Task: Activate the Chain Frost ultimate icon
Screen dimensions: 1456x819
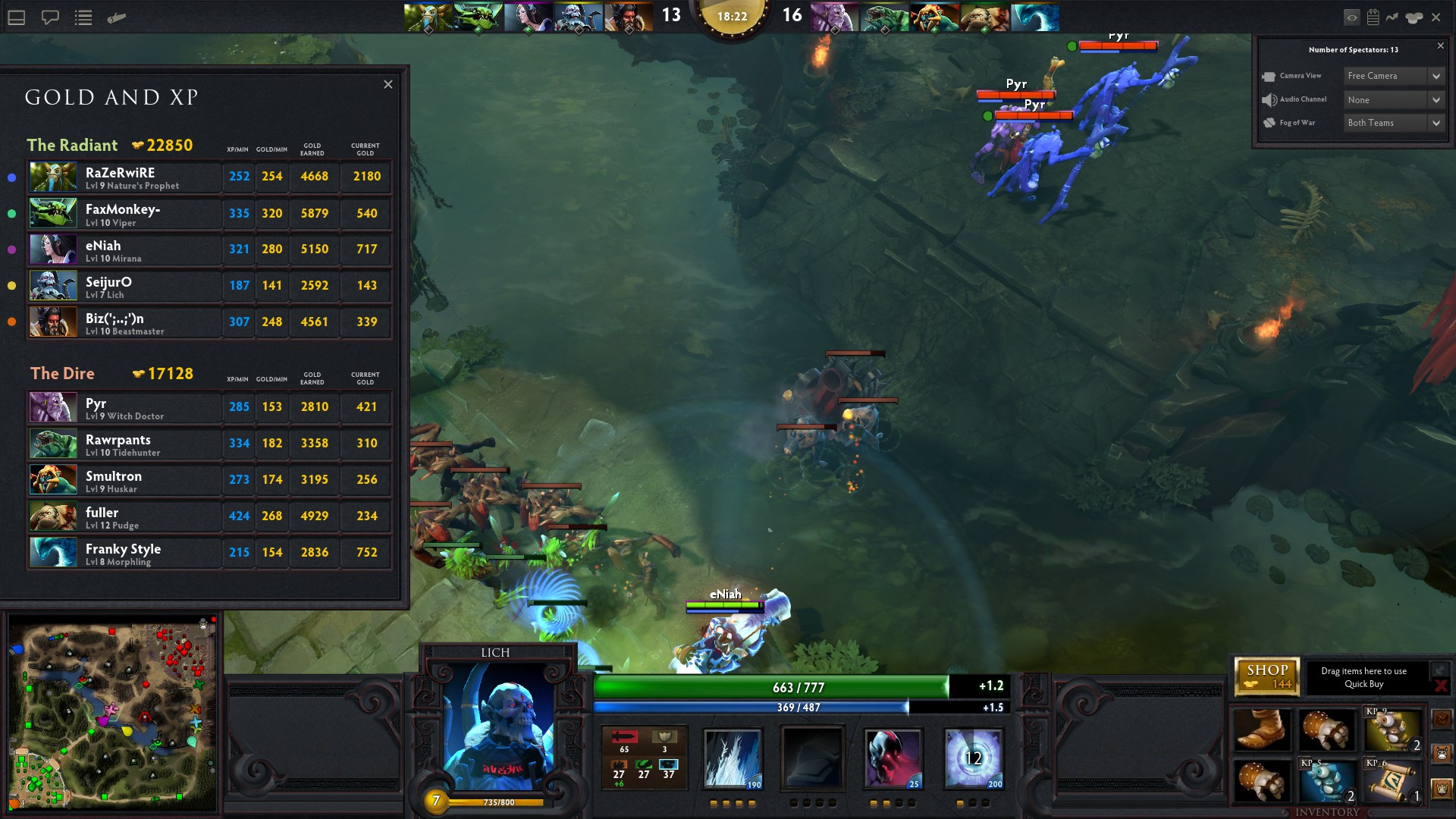Action: point(974,758)
